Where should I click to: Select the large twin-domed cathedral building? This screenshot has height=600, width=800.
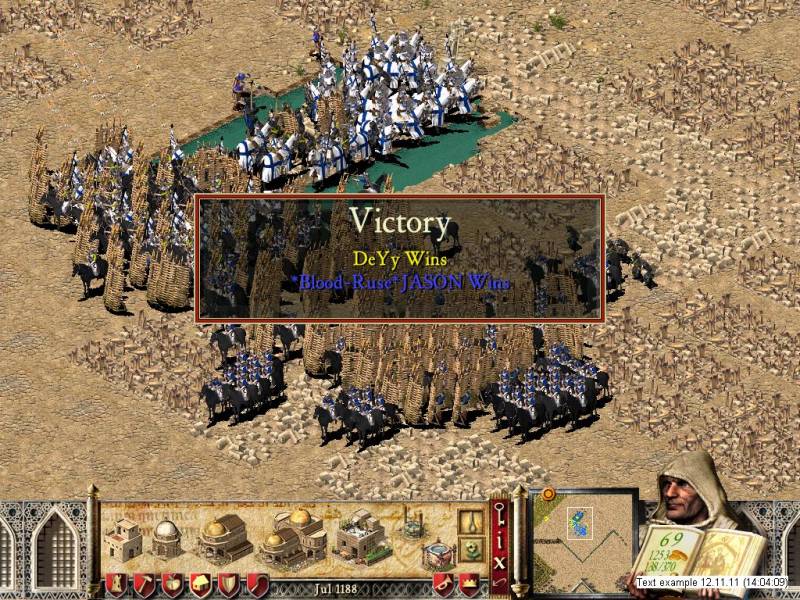(292, 538)
